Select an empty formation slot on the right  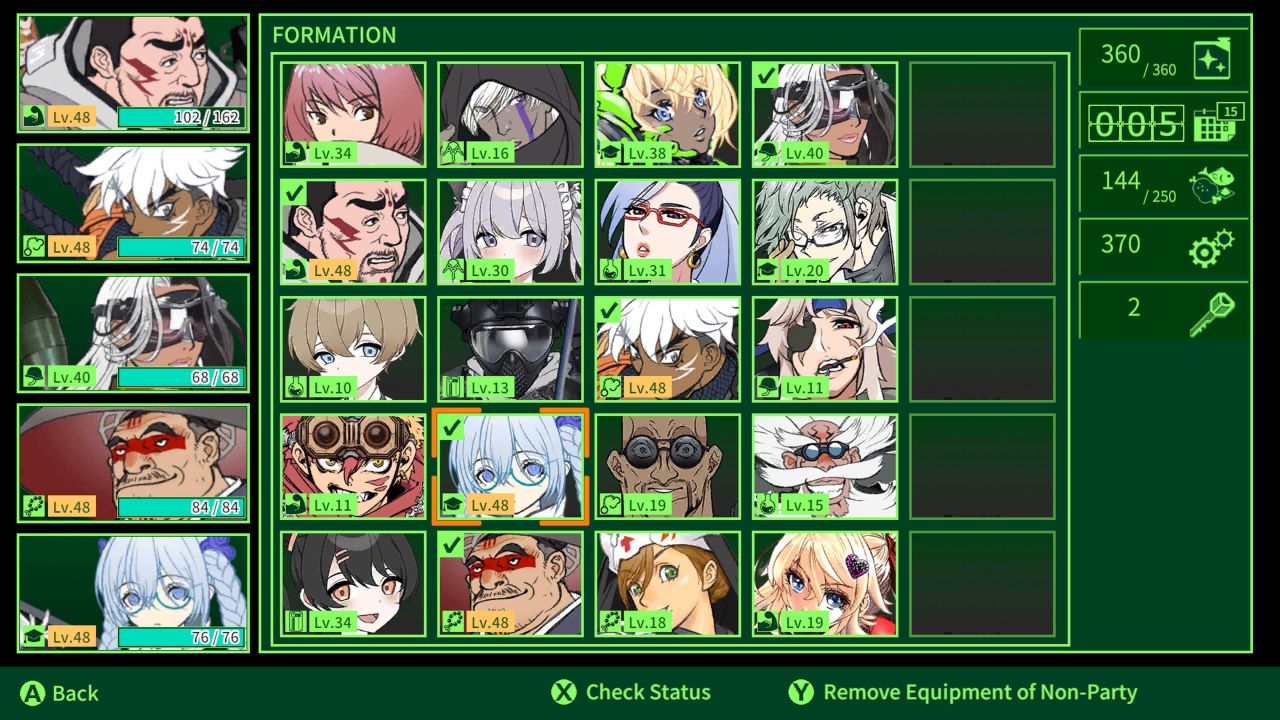pyautogui.click(x=981, y=113)
